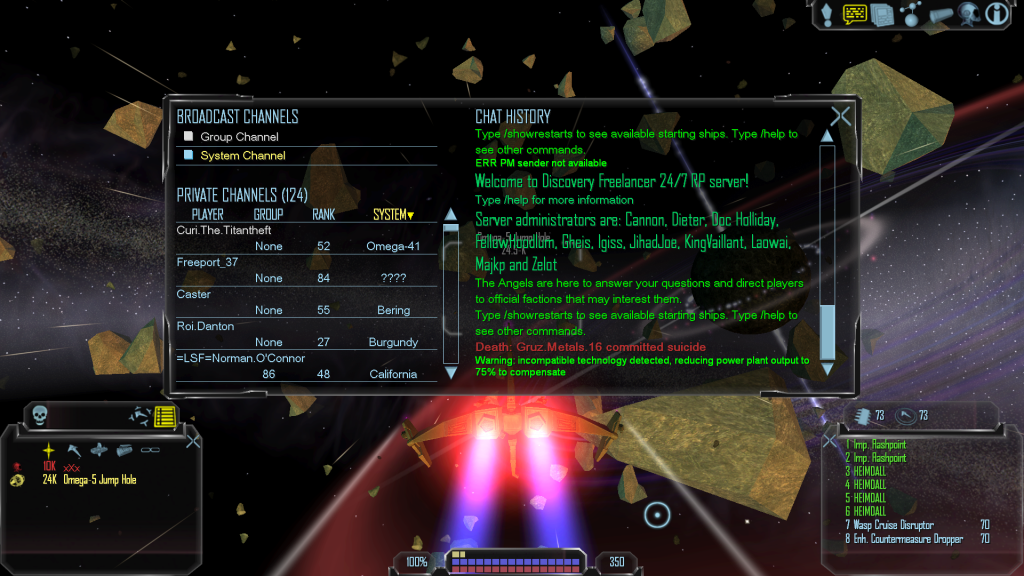
Task: Sort the player list by the RANK column
Action: click(x=323, y=214)
